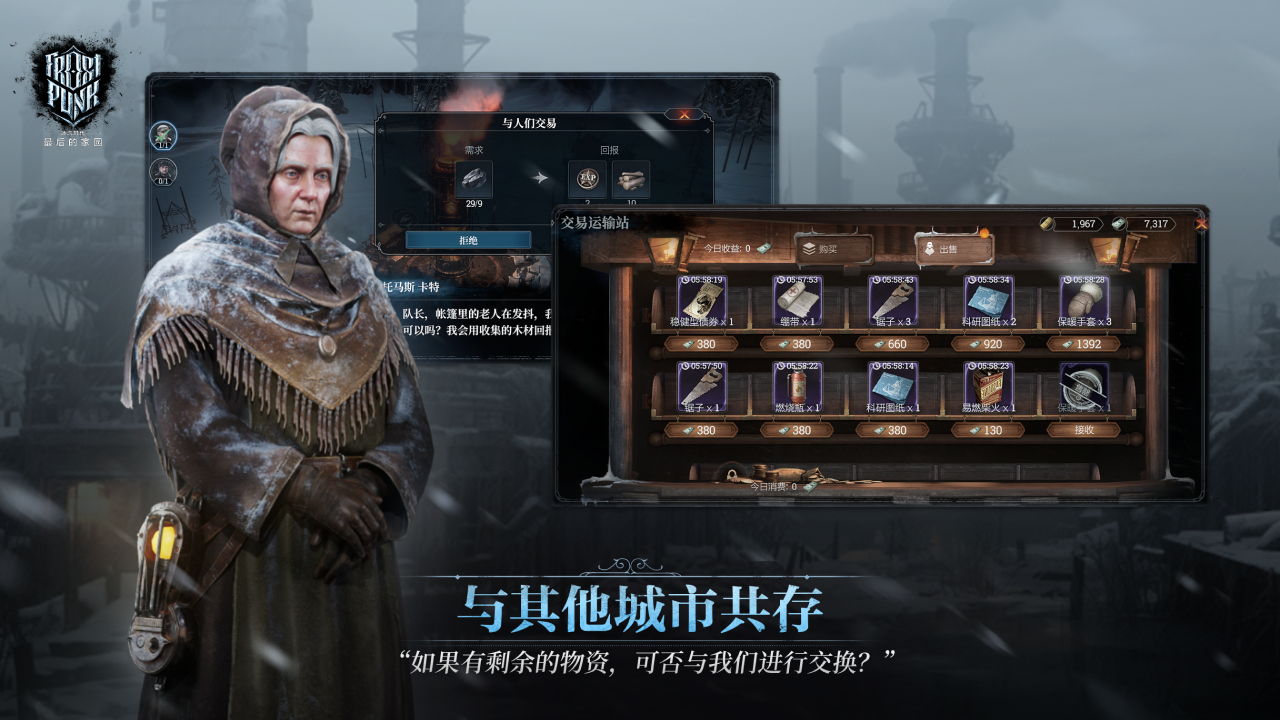
Task: Click the gold coins icon showing 1,967
Action: (1048, 226)
